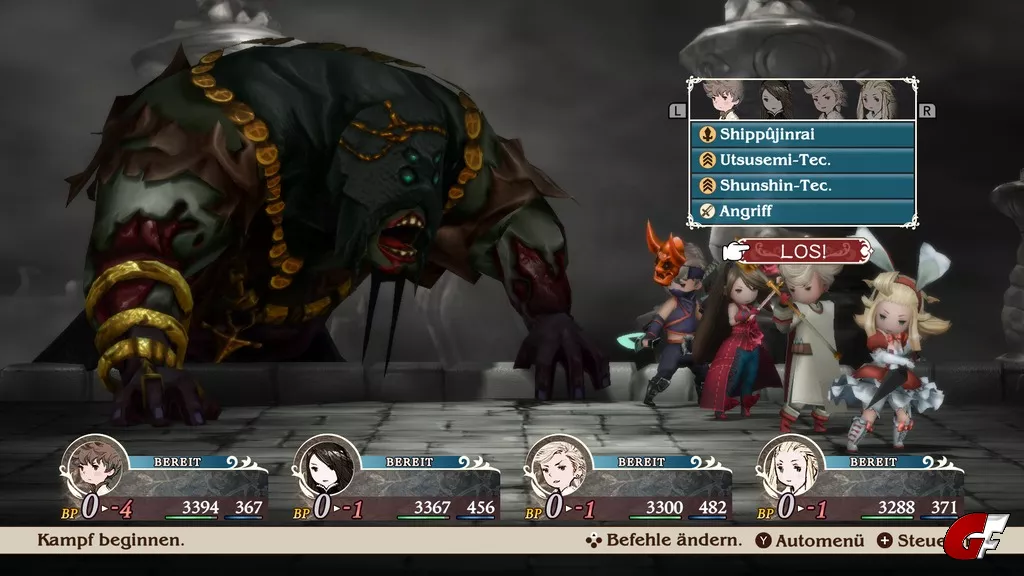The image size is (1024, 576).
Task: Switch to blonde girl in command menu header
Action: 876,100
